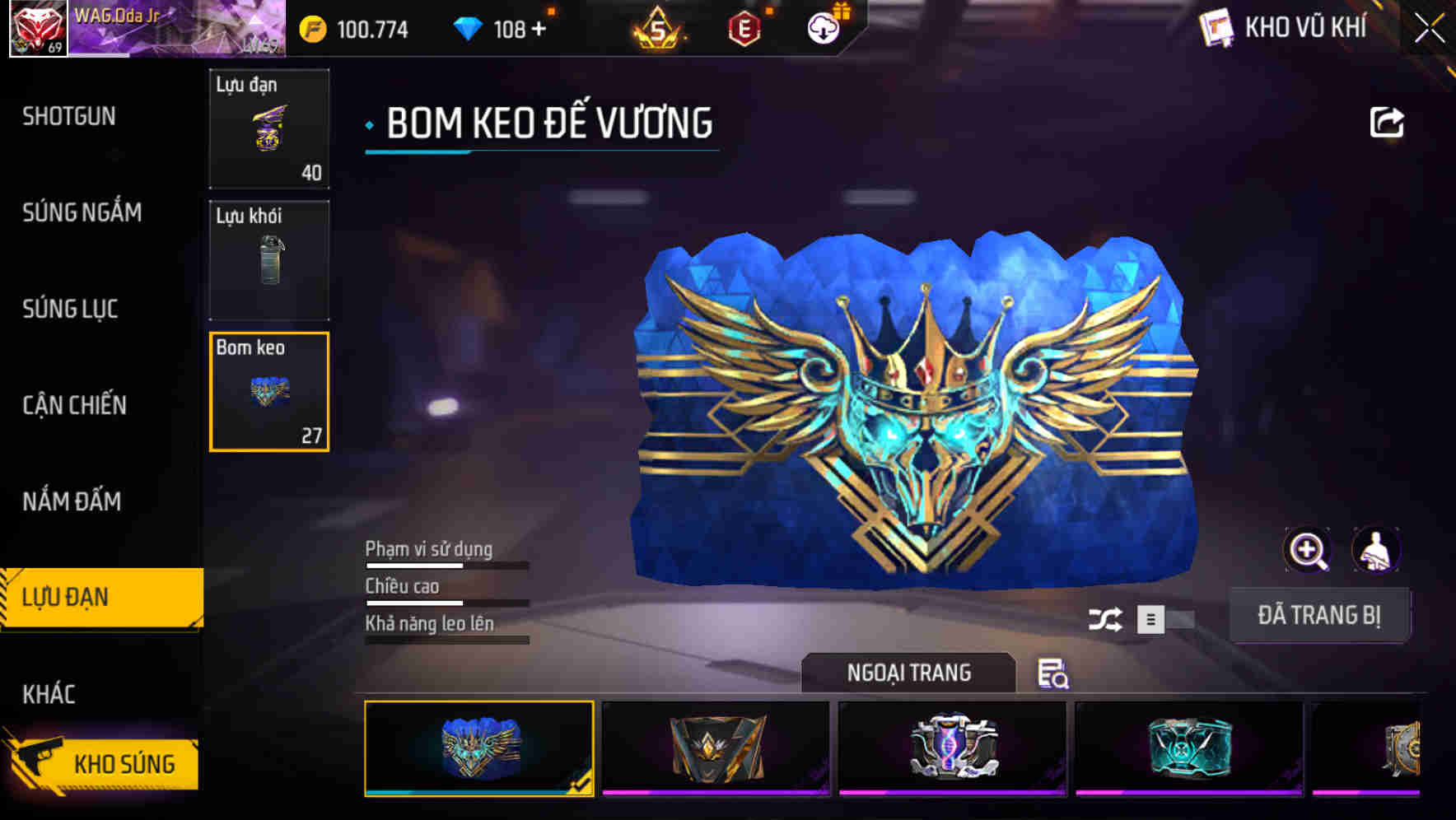1456x820 pixels.
Task: Switch to the NGOẠI TRANG tab
Action: pos(909,672)
